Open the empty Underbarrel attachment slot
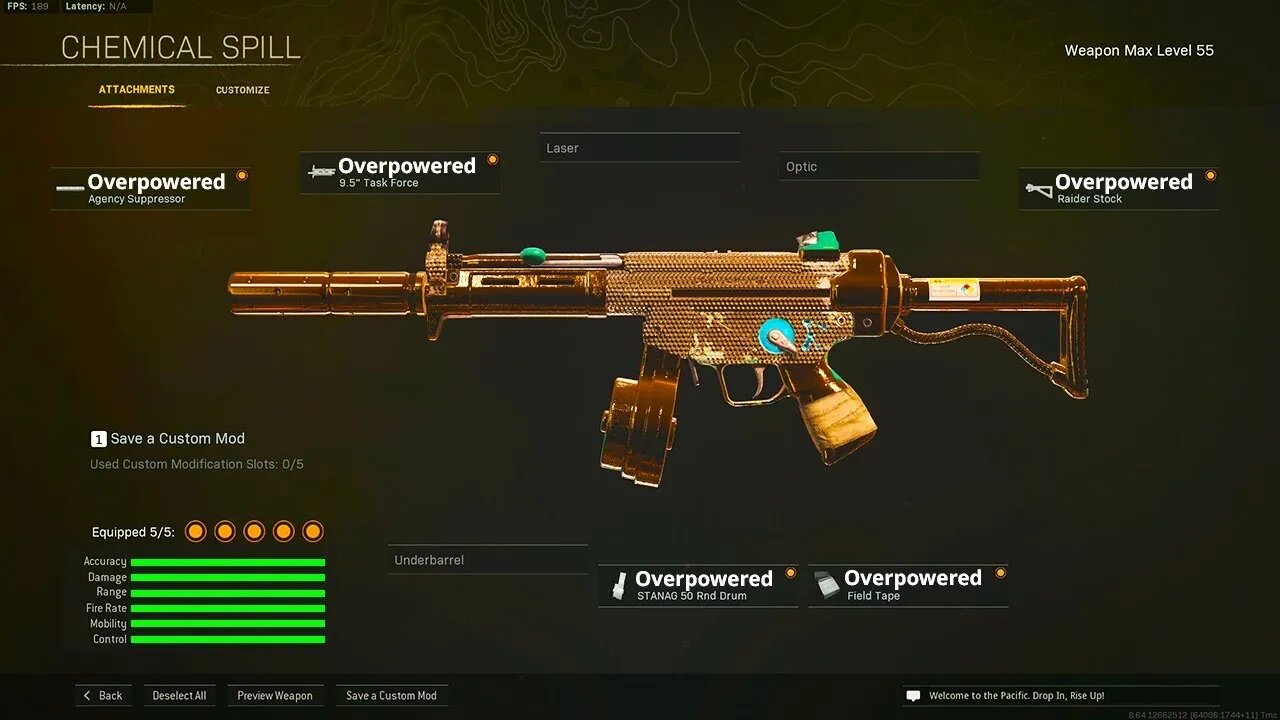Screen dimensions: 1280x720 pos(487,559)
